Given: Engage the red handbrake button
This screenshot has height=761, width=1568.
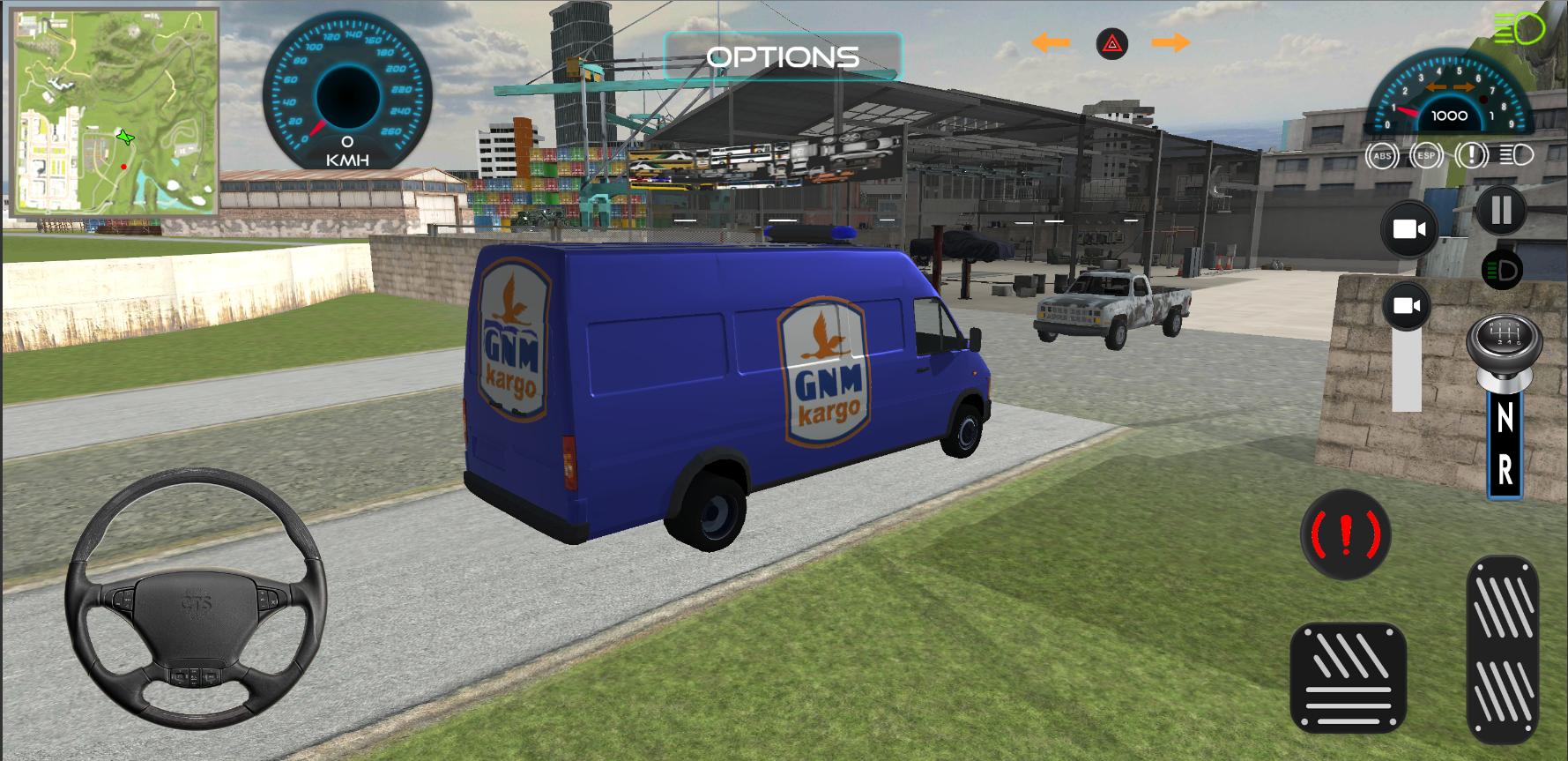Looking at the screenshot, I should pos(1345,534).
